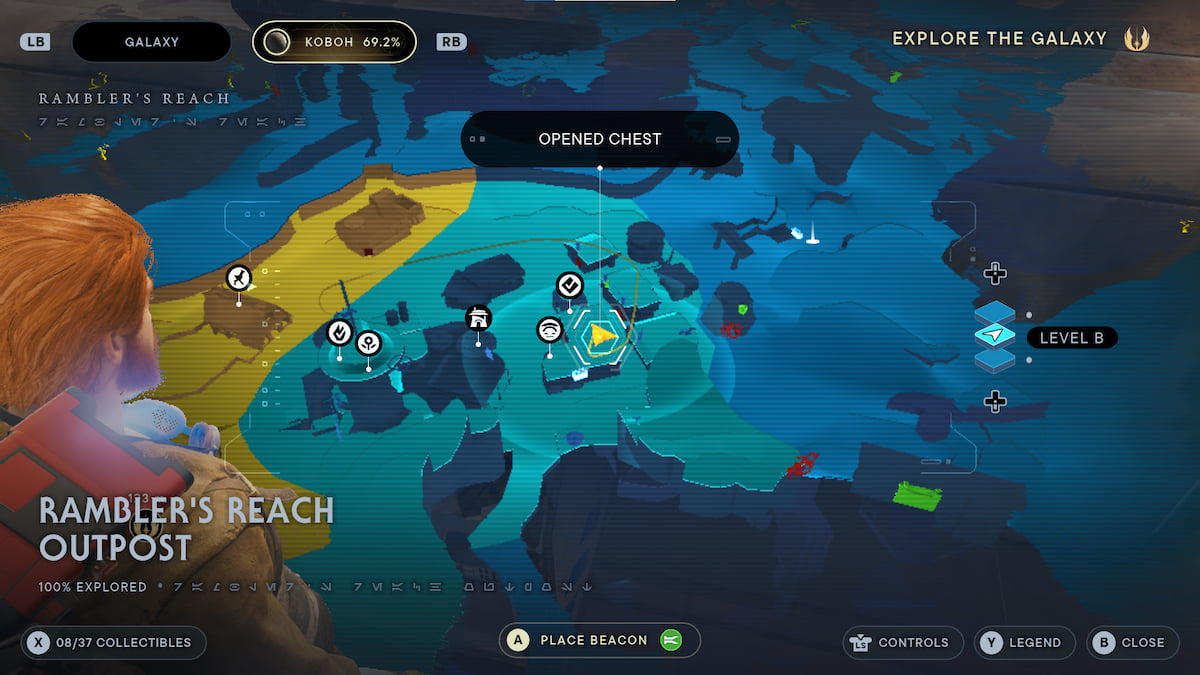1200x675 pixels.
Task: Select the creature mount map marker
Action: 238,278
